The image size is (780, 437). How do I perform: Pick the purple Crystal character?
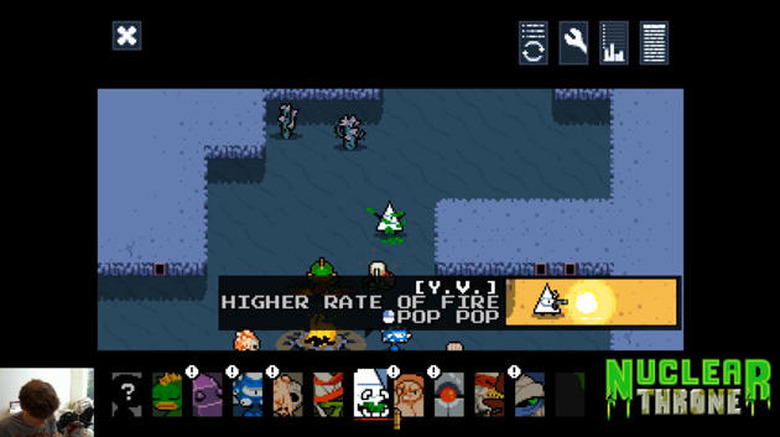coord(207,392)
